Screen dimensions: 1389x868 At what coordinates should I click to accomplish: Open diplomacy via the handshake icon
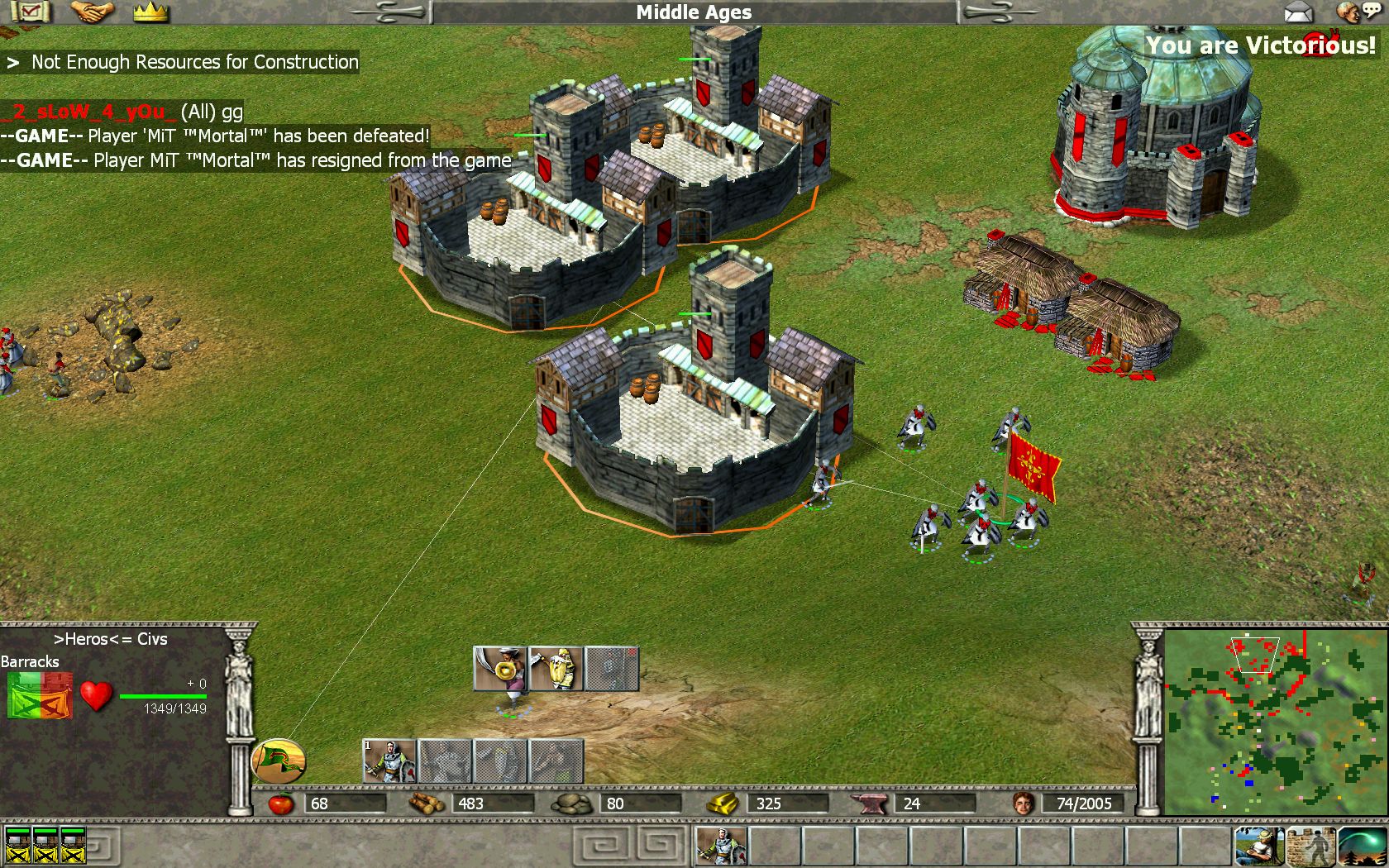click(91, 12)
